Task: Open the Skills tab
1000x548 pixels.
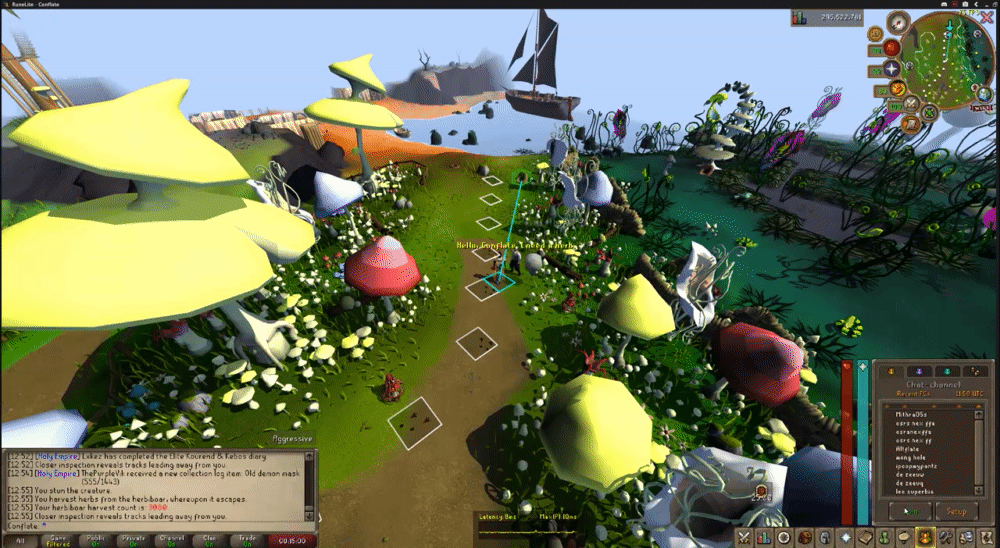Action: [x=763, y=538]
